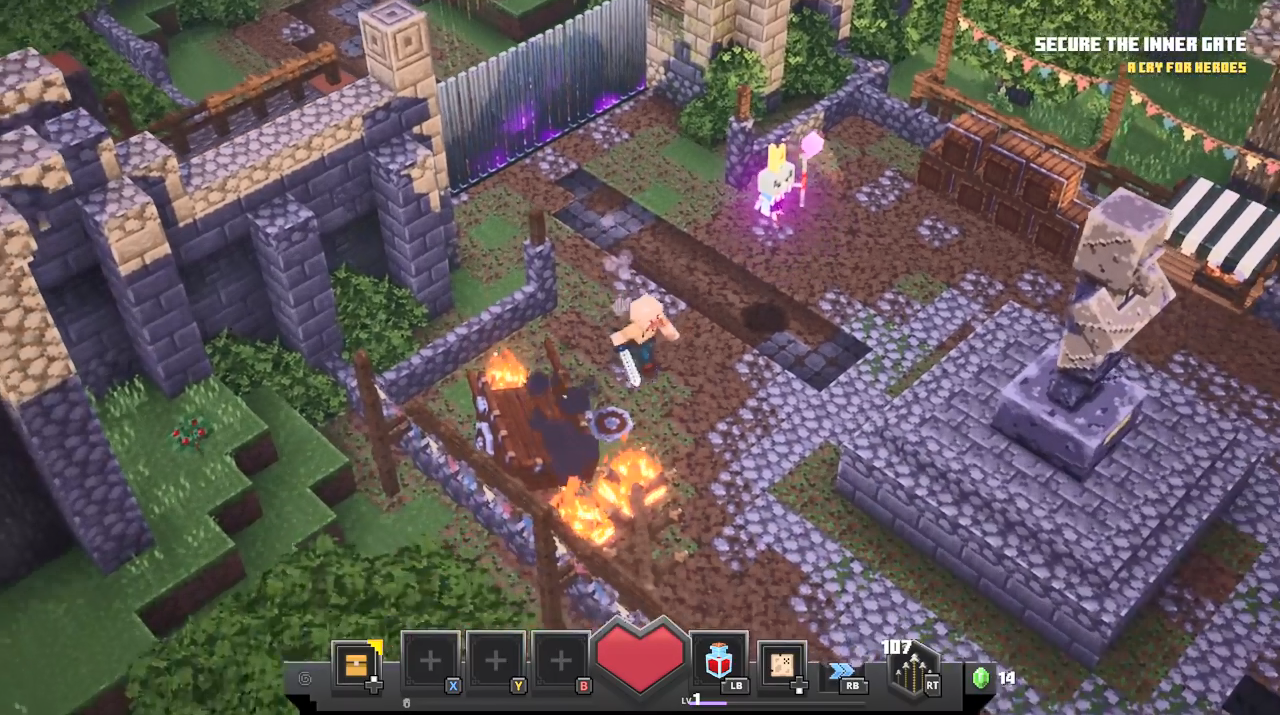Use the red health potion
Image resolution: width=1280 pixels, height=715 pixels.
pos(717,661)
